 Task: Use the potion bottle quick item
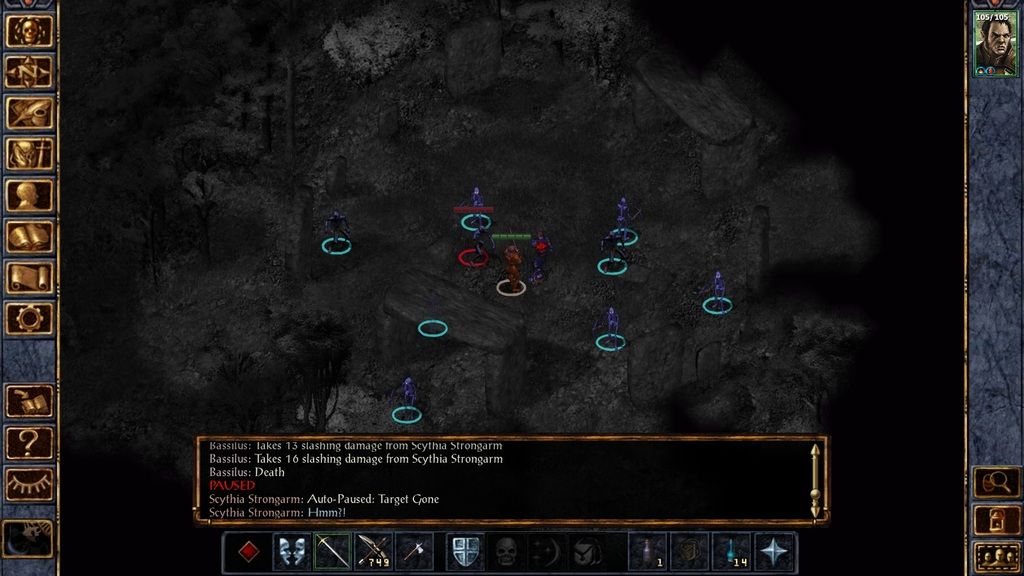[x=648, y=552]
